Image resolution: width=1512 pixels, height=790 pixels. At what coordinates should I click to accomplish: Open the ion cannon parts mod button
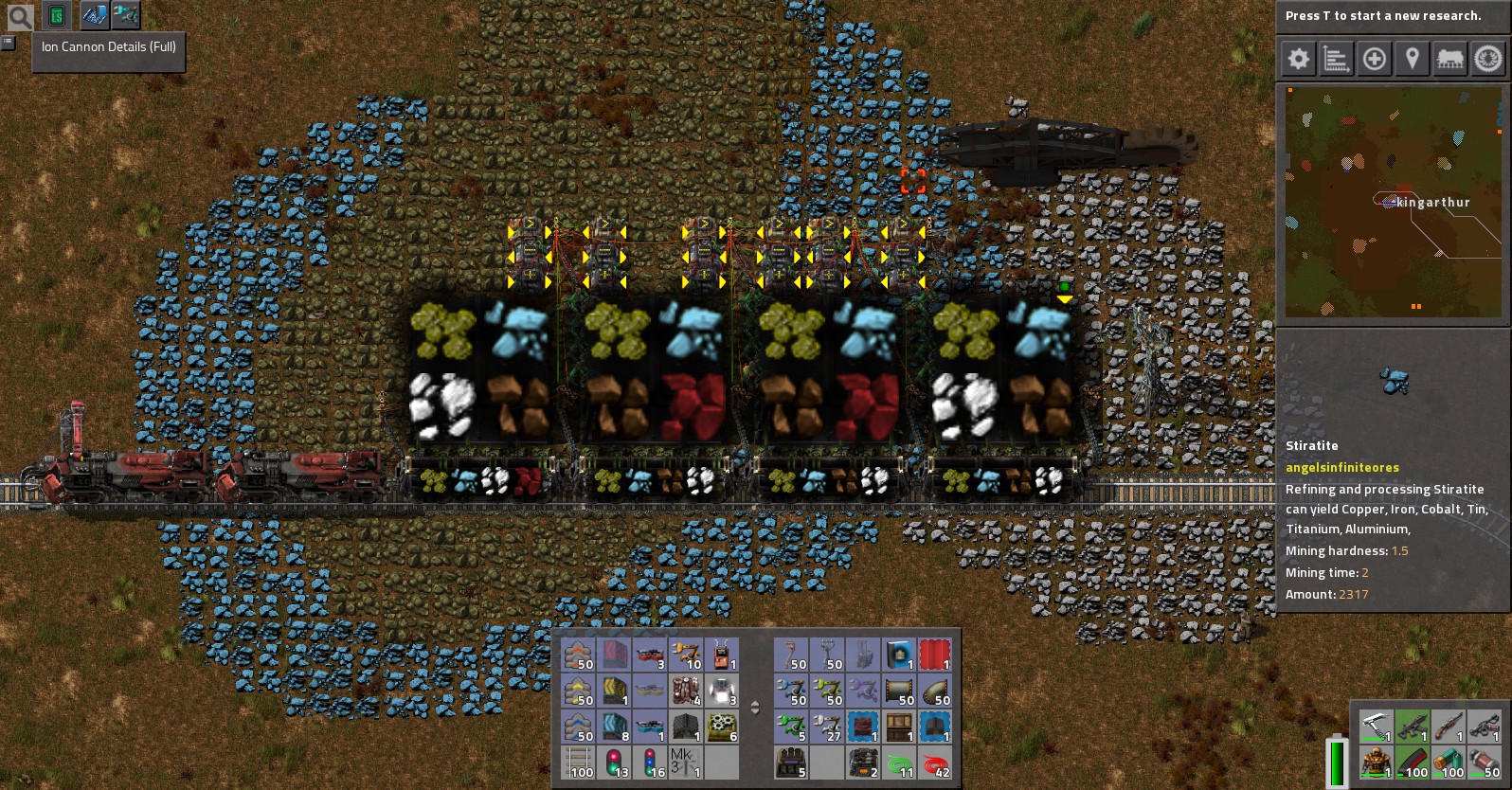[124, 15]
